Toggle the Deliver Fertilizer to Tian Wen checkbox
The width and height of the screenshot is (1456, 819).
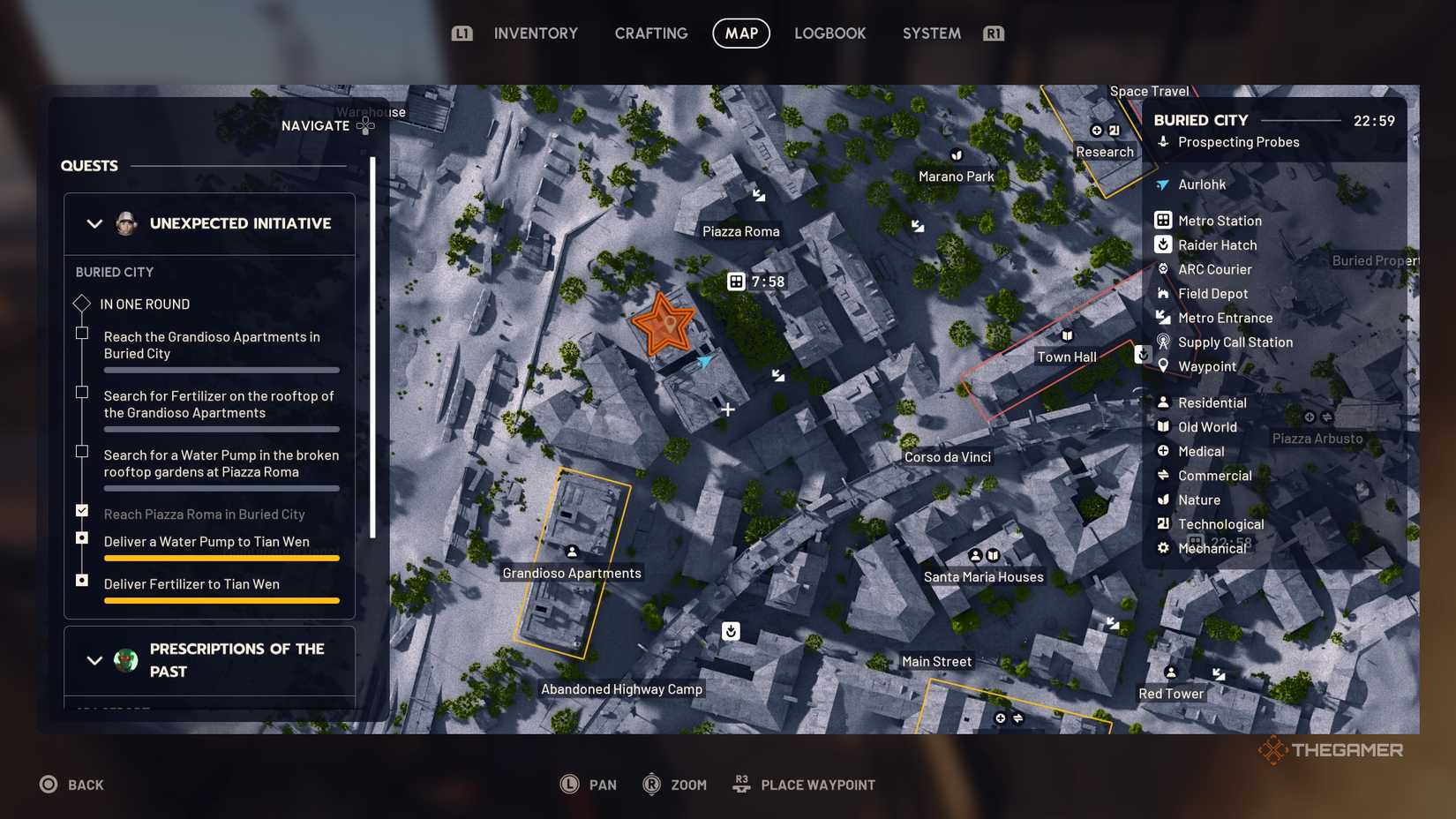(x=81, y=579)
